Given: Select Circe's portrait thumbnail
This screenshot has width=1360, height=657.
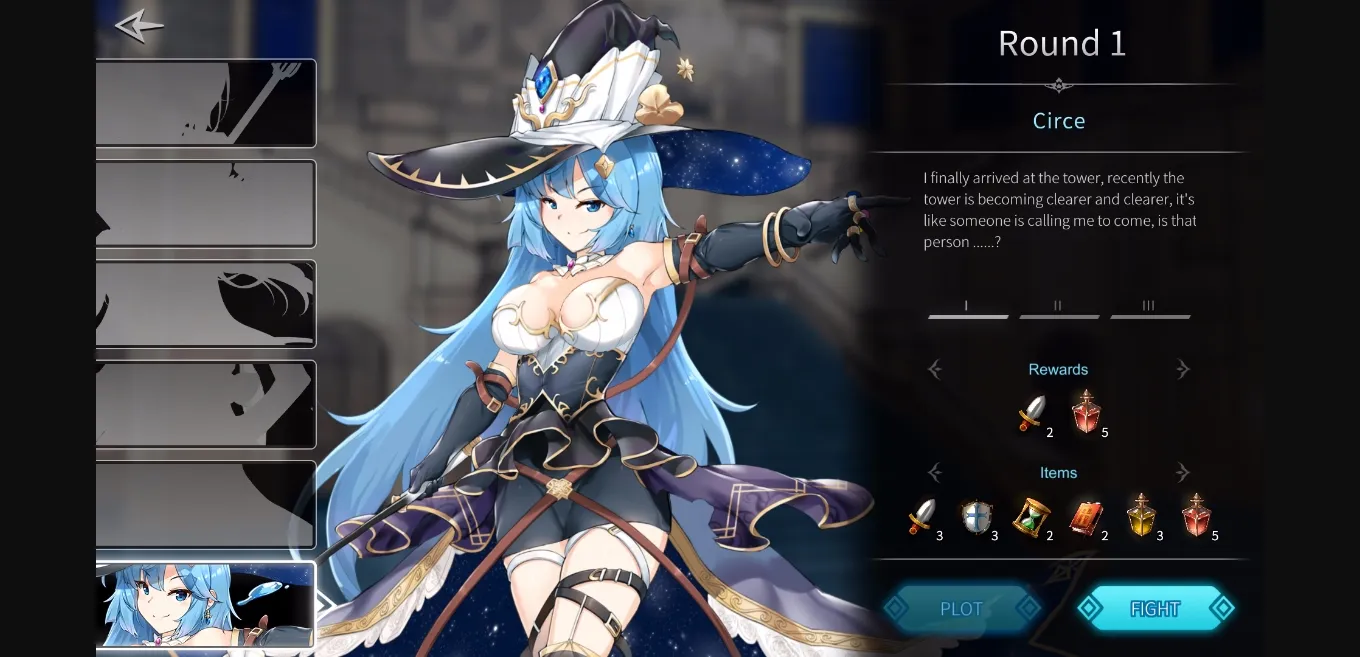Looking at the screenshot, I should tap(206, 604).
